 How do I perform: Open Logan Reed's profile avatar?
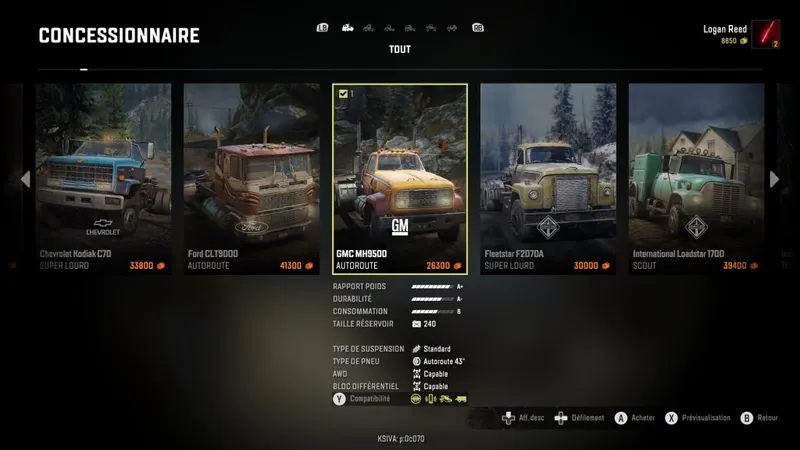[765, 34]
